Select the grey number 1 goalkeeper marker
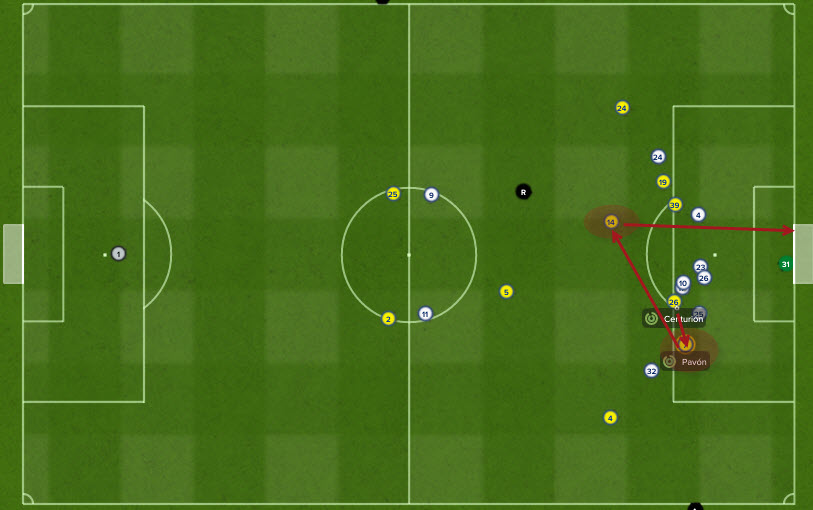 coord(118,254)
